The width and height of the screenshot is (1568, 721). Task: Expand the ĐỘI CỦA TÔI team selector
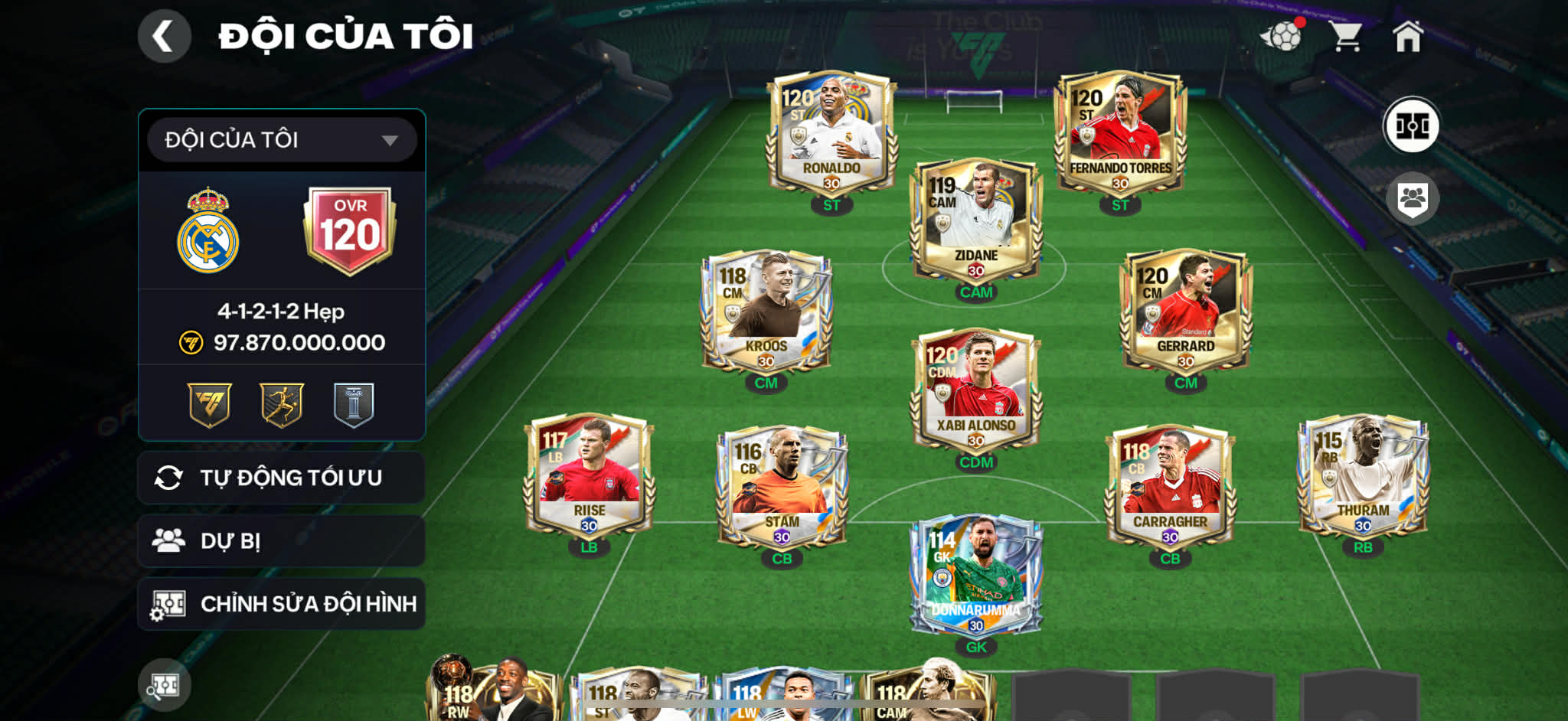pos(280,141)
